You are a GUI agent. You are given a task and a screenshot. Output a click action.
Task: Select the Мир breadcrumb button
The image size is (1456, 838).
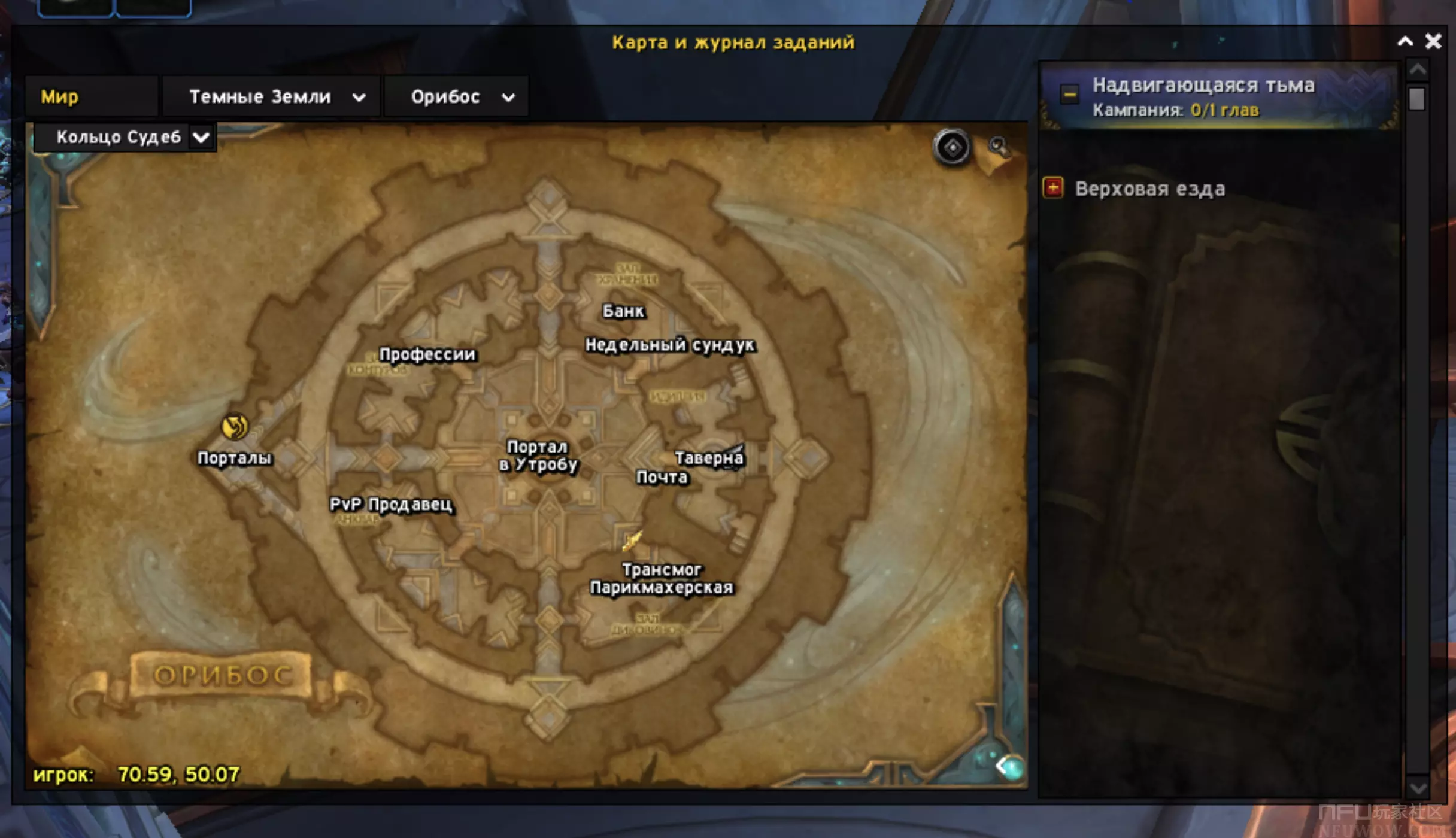pyautogui.click(x=60, y=96)
